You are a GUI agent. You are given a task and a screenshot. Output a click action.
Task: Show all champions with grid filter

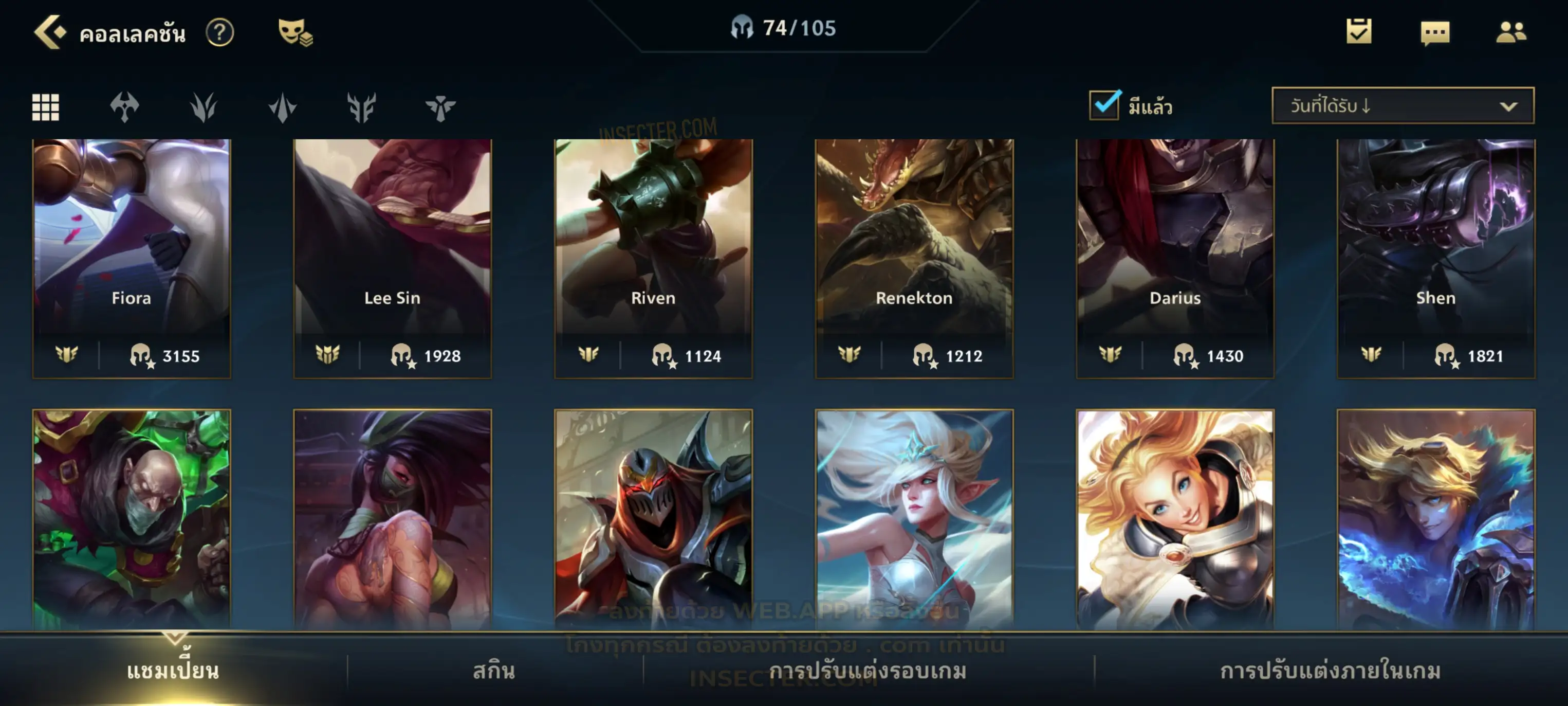click(46, 107)
